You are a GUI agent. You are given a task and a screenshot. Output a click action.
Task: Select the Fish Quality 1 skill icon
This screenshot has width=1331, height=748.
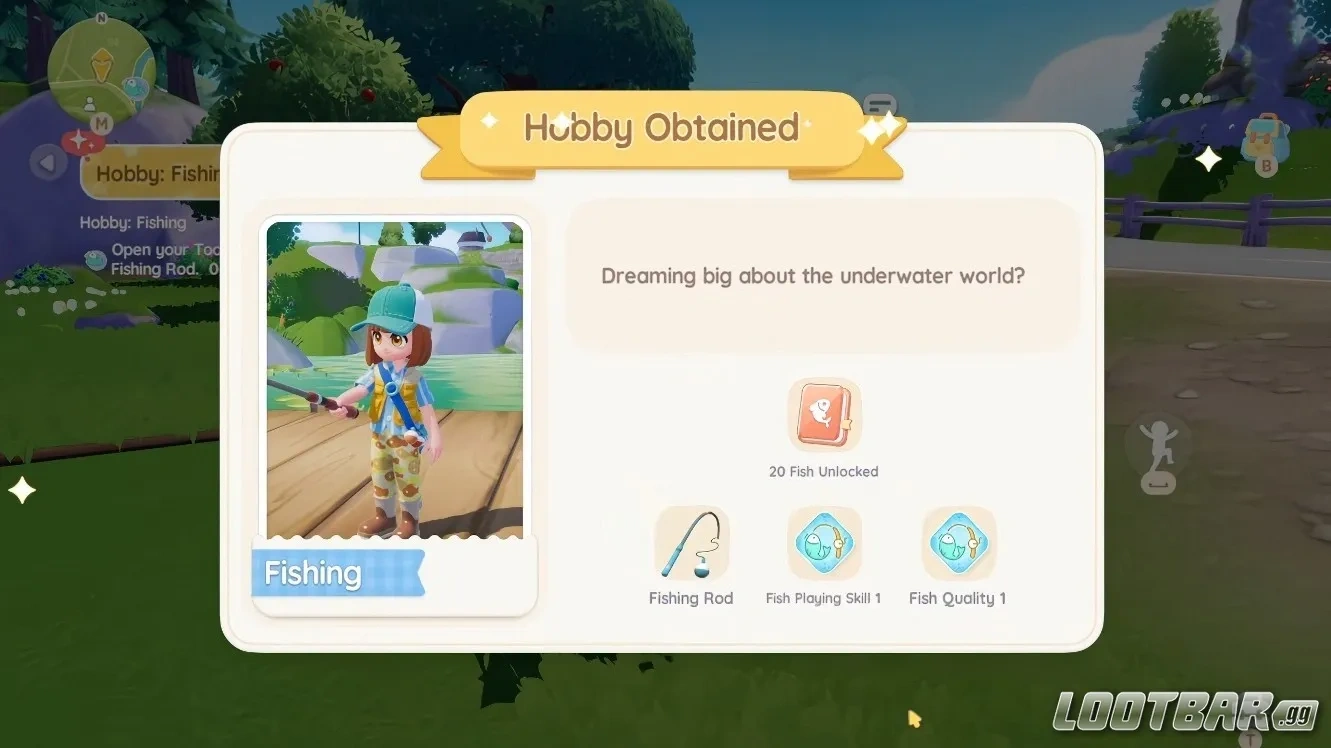[957, 543]
